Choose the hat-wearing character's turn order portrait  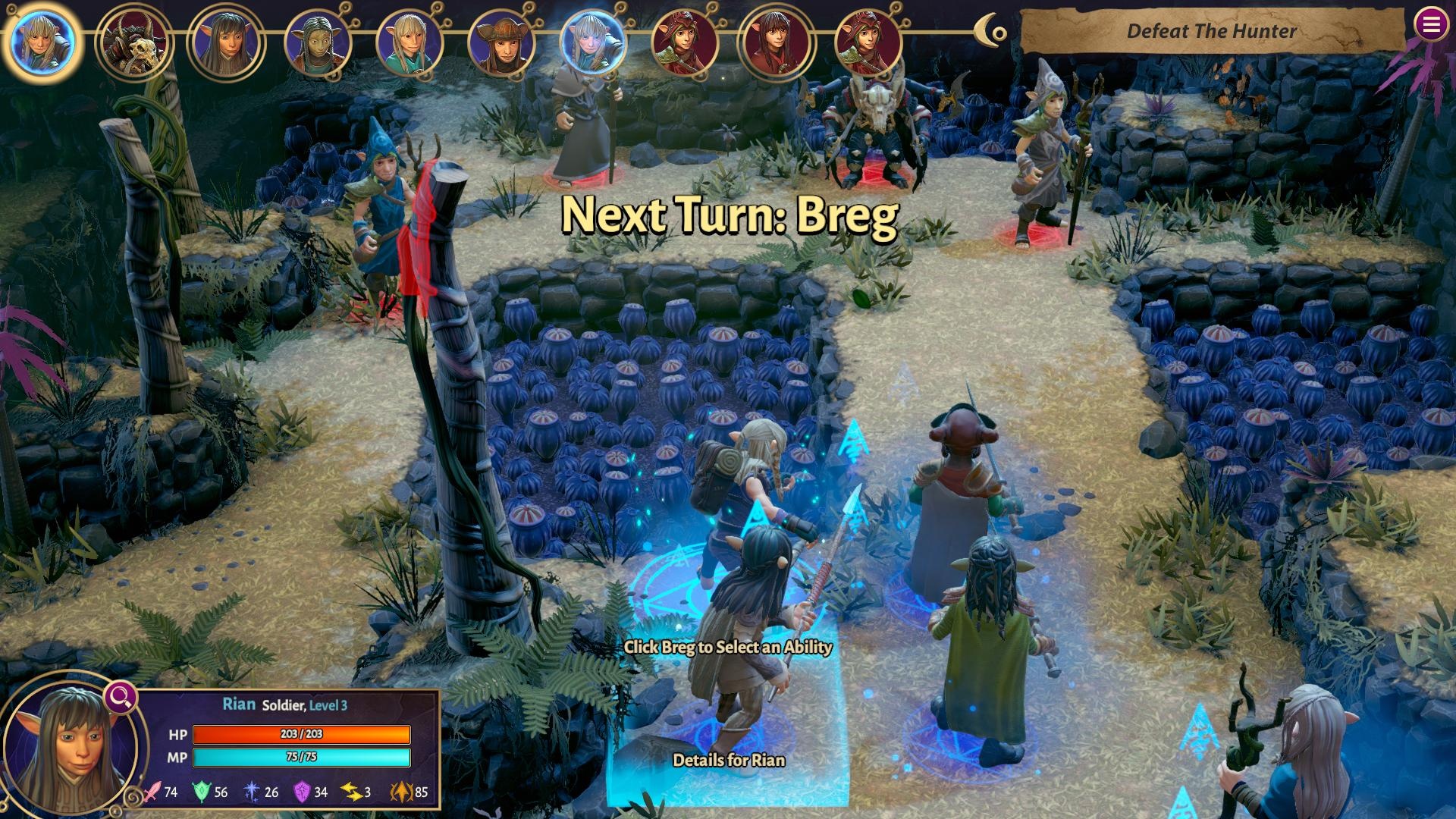click(502, 42)
